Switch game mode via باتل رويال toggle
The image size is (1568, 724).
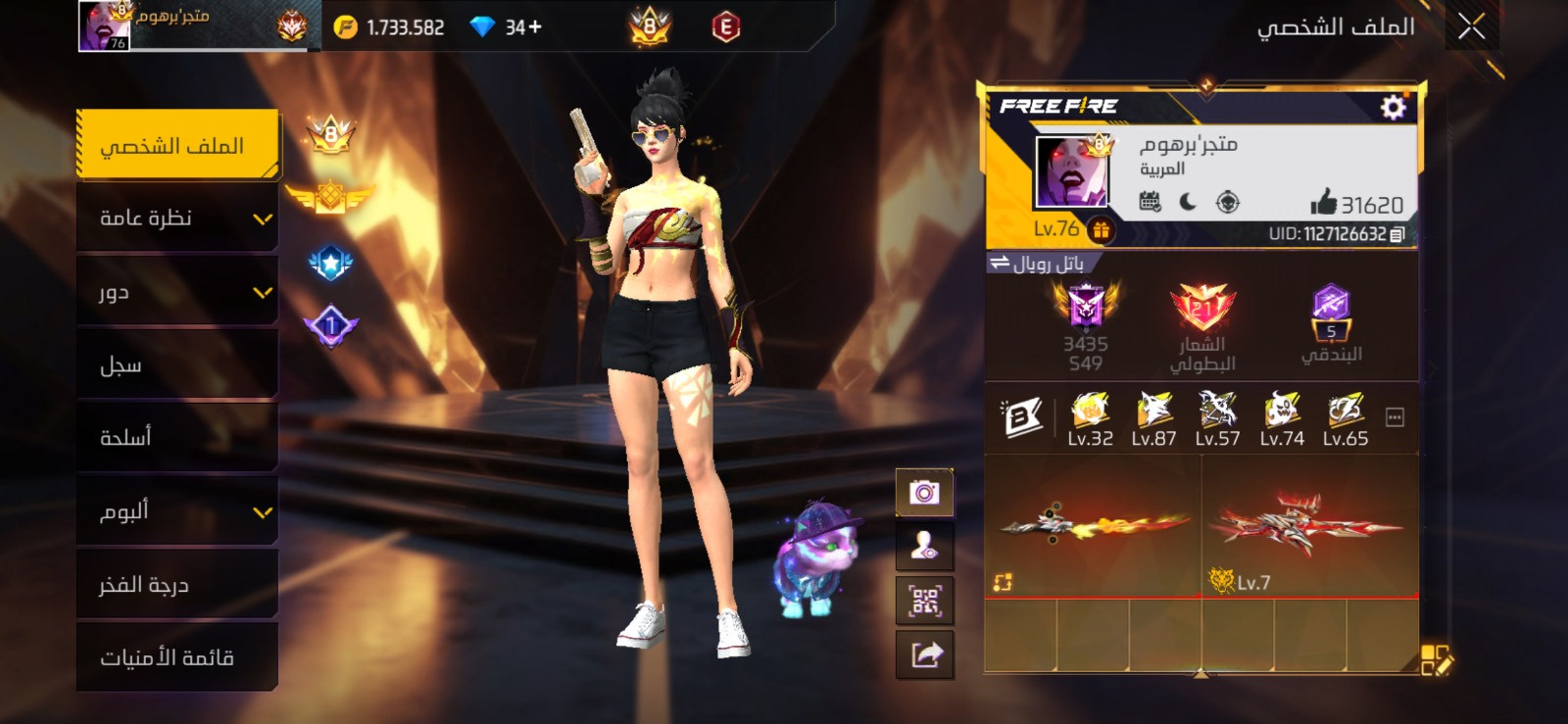1040,264
